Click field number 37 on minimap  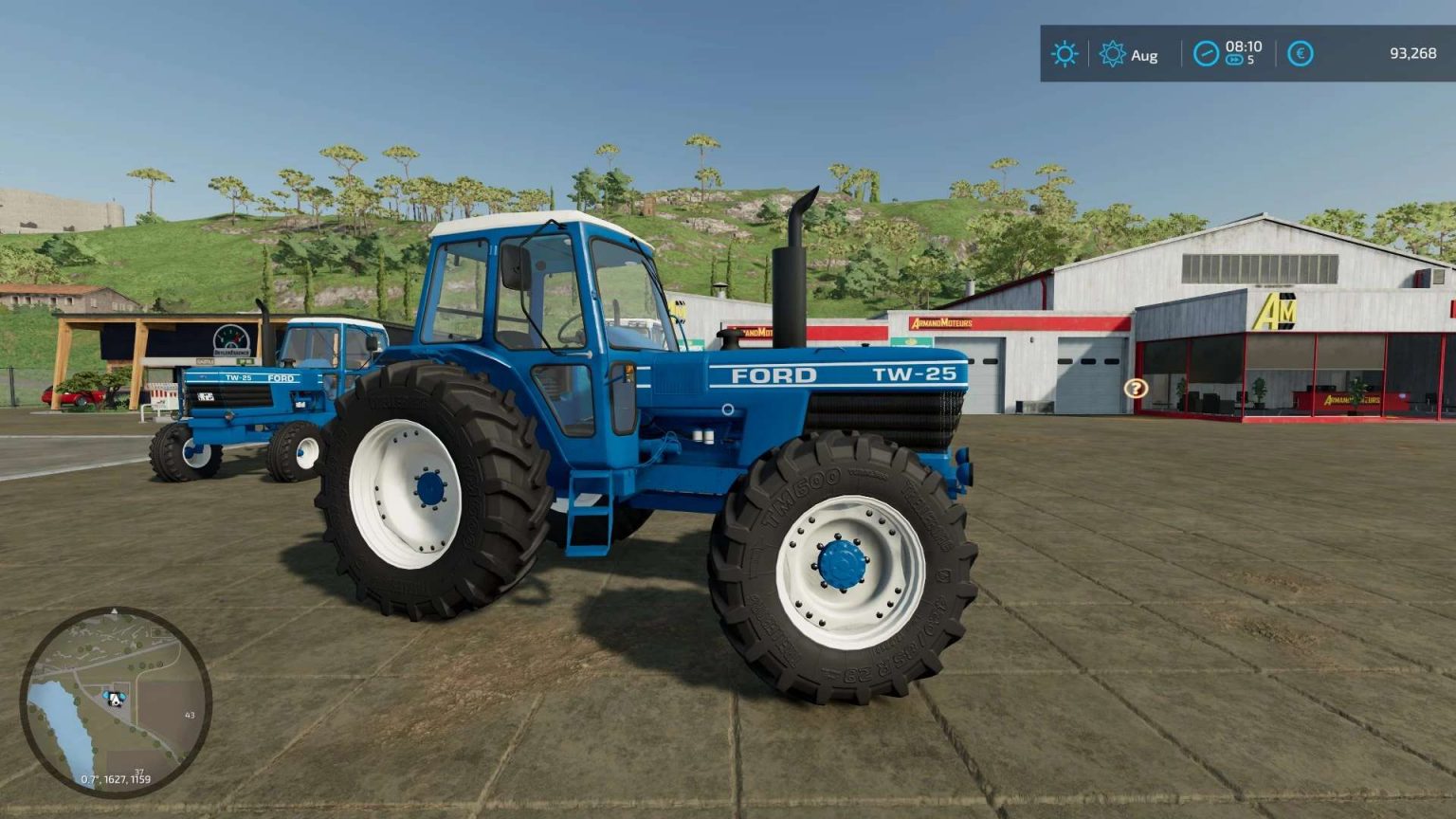[x=138, y=772]
